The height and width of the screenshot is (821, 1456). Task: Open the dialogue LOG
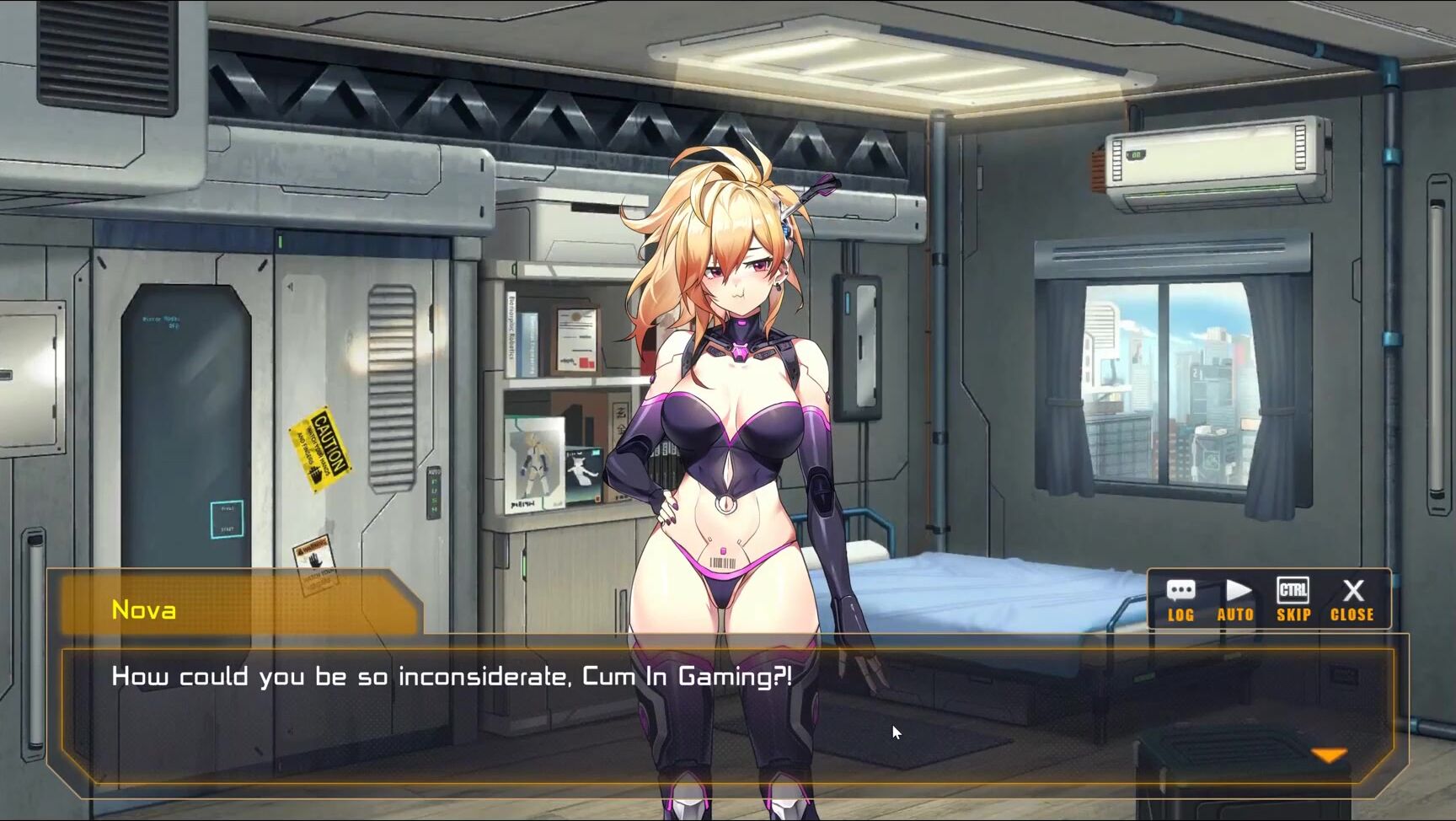pyautogui.click(x=1180, y=600)
